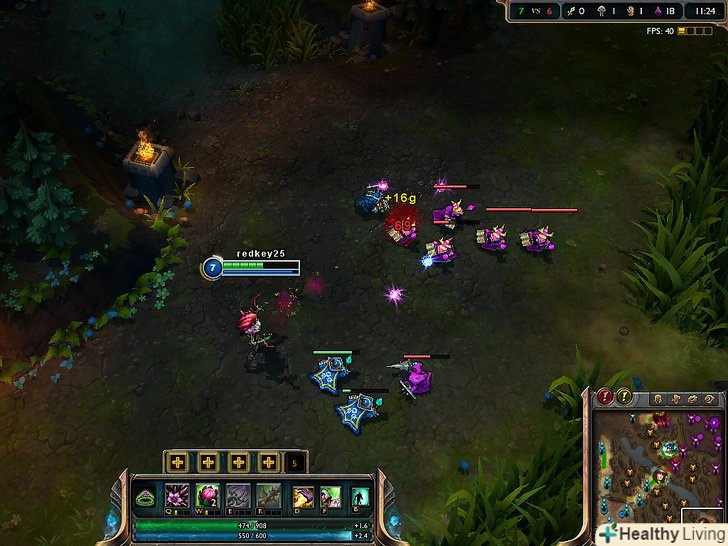Activate the F summoner spell icon
The image size is (728, 546).
point(331,496)
